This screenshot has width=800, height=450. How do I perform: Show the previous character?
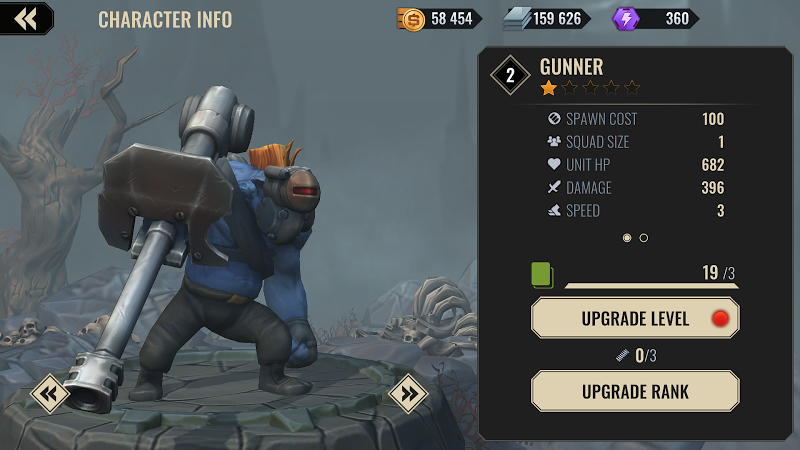[49, 393]
